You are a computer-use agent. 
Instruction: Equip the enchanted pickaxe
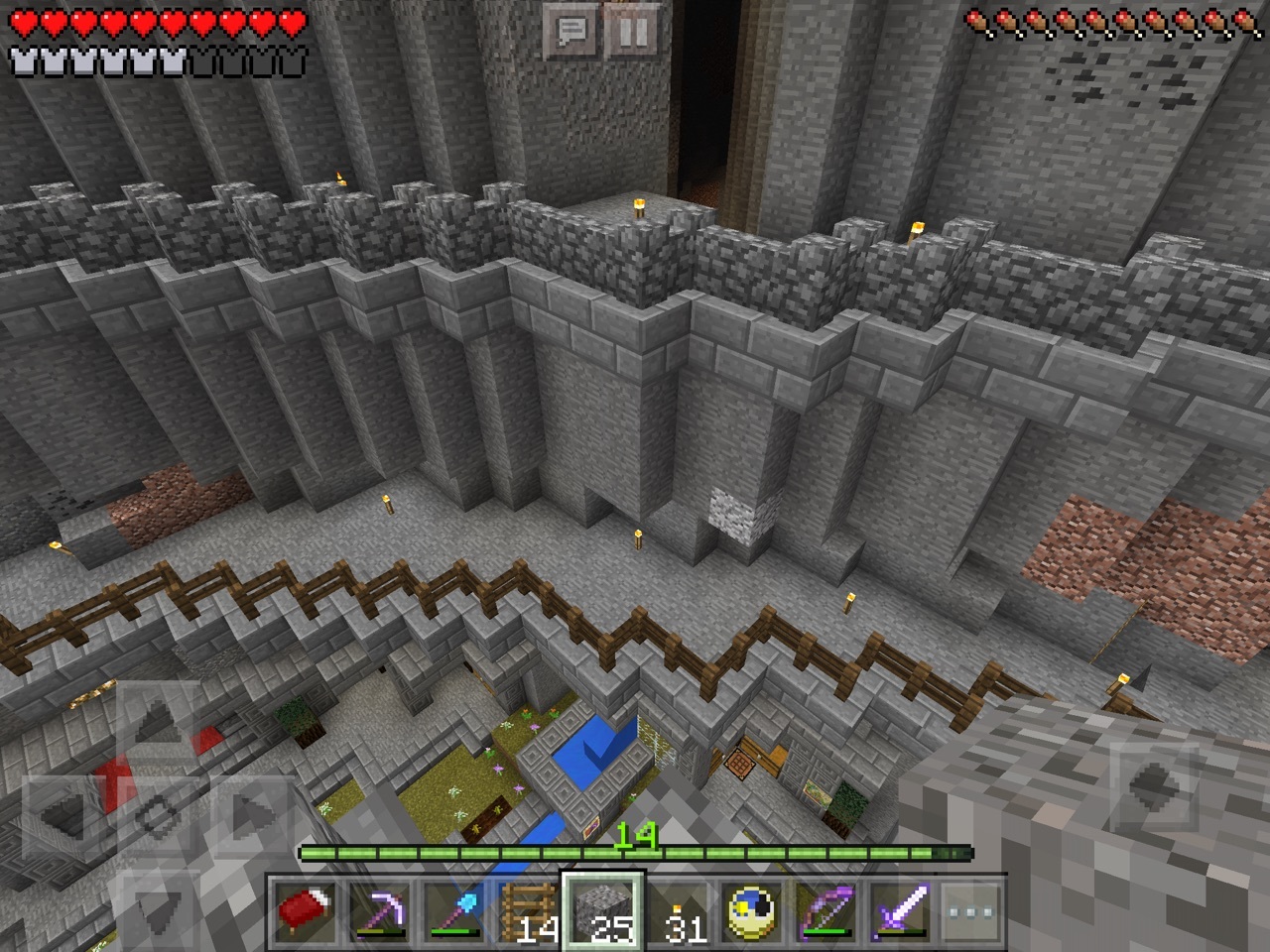[378, 909]
